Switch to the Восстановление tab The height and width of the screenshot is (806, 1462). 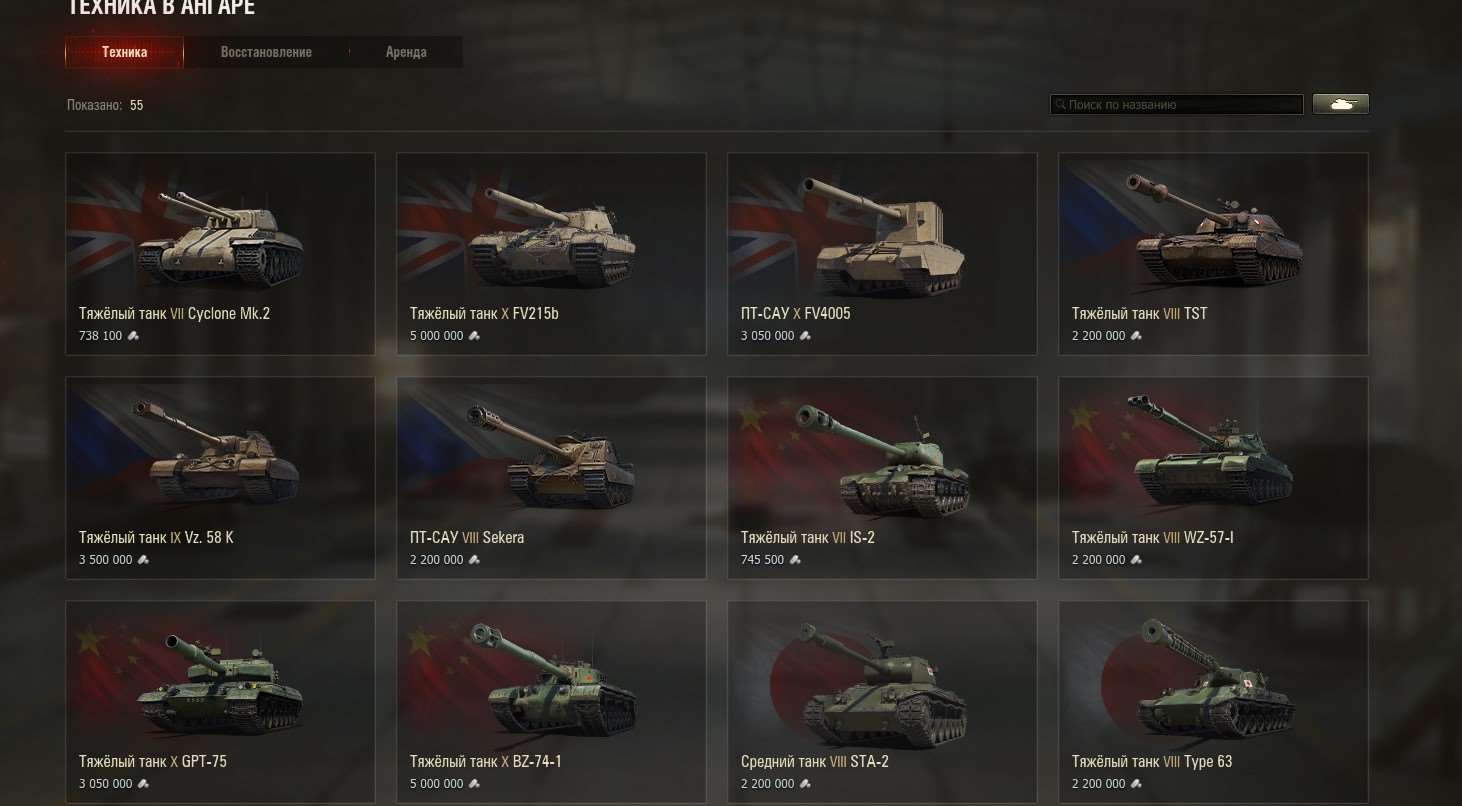(x=266, y=51)
